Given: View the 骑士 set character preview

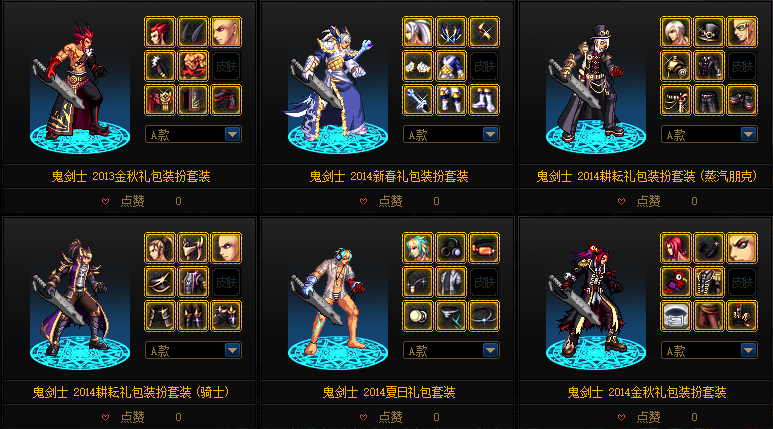Looking at the screenshot, I should click(75, 300).
